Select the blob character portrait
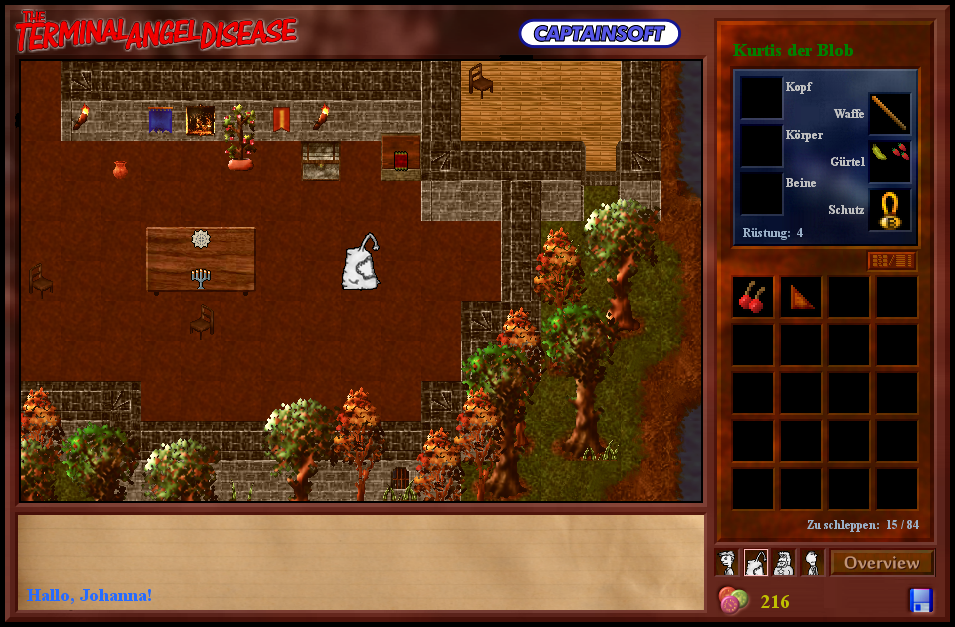955x627 pixels. point(756,563)
